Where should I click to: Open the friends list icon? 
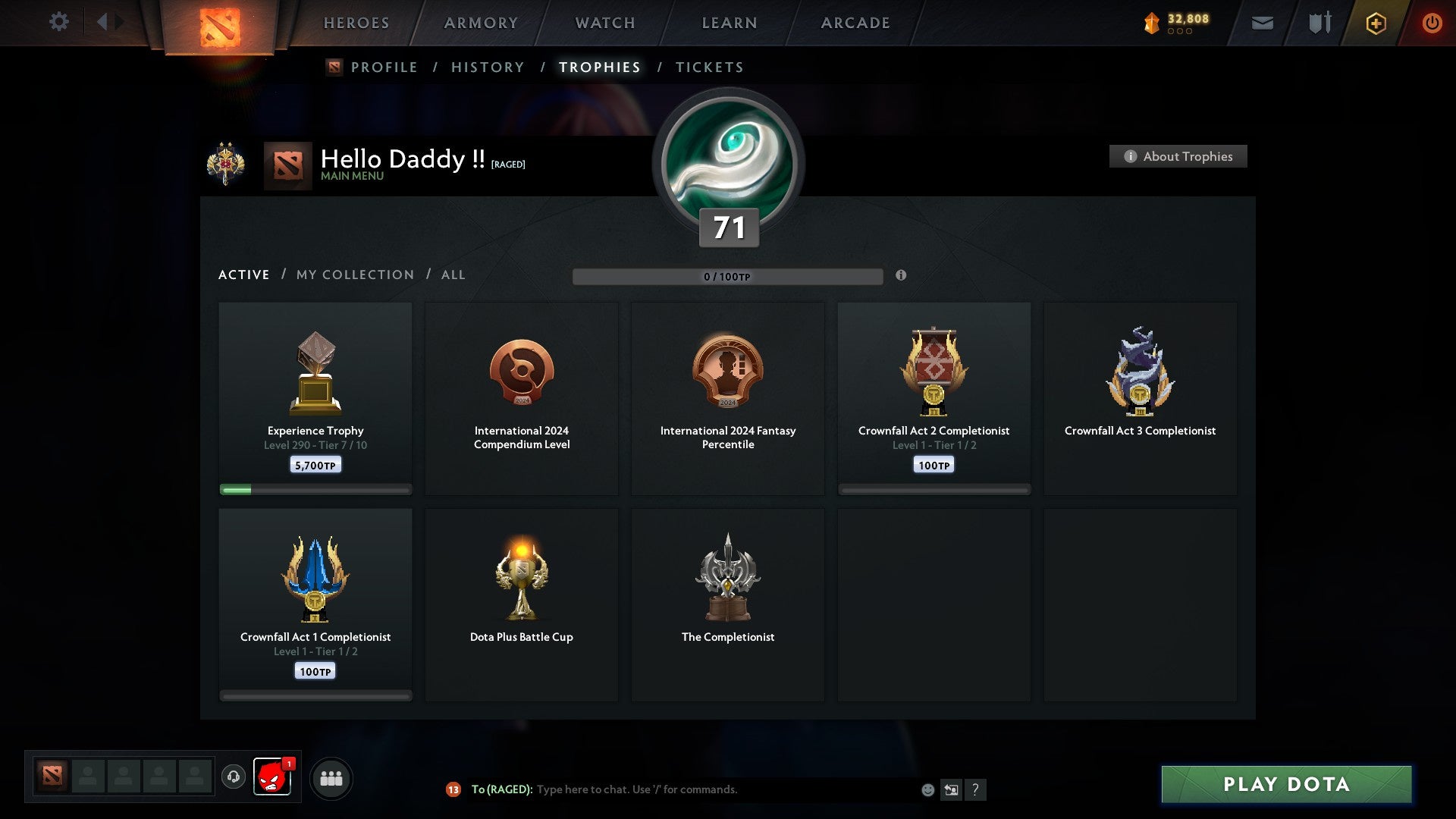tap(331, 777)
